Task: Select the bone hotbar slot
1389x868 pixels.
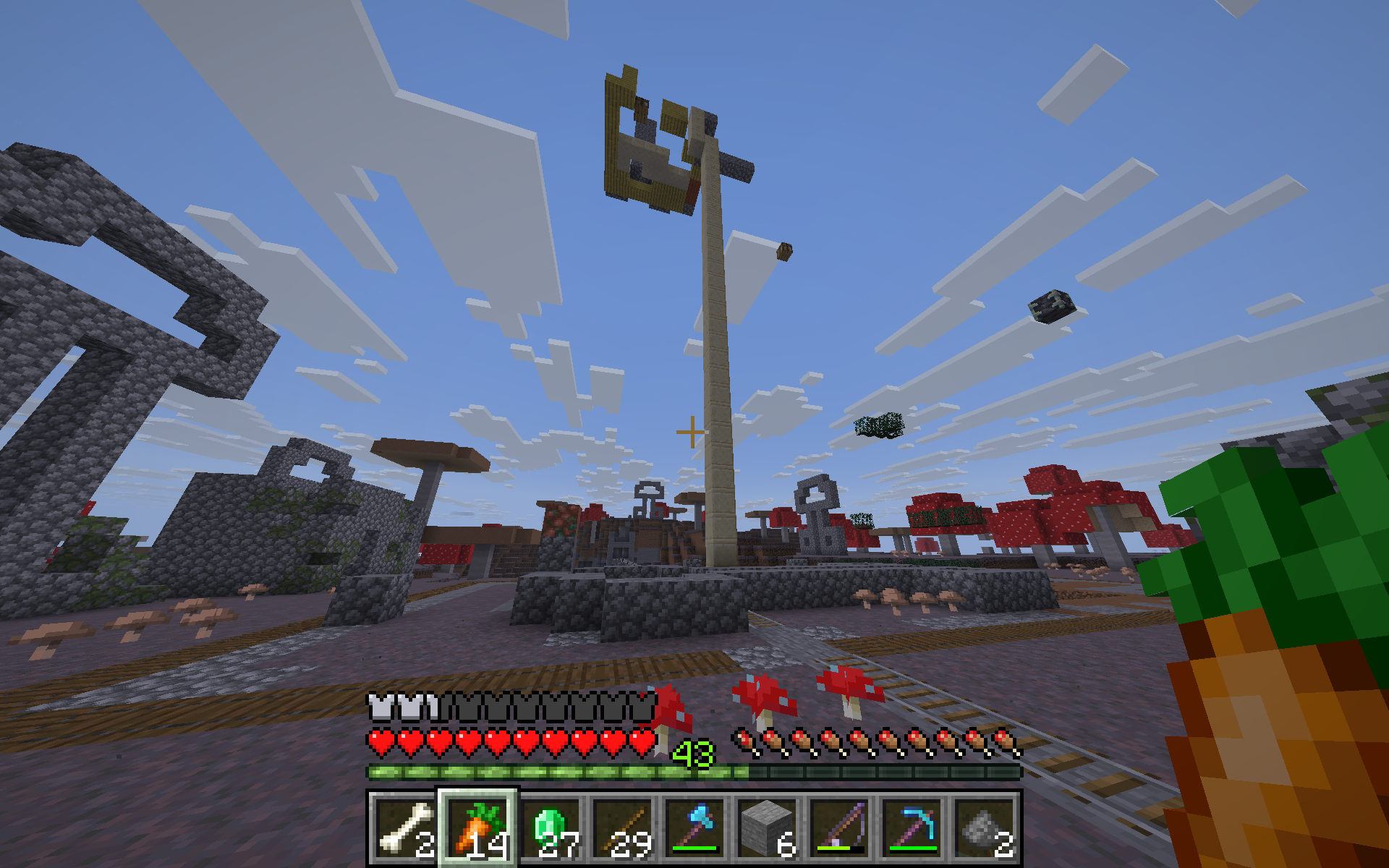Action: pyautogui.click(x=404, y=828)
